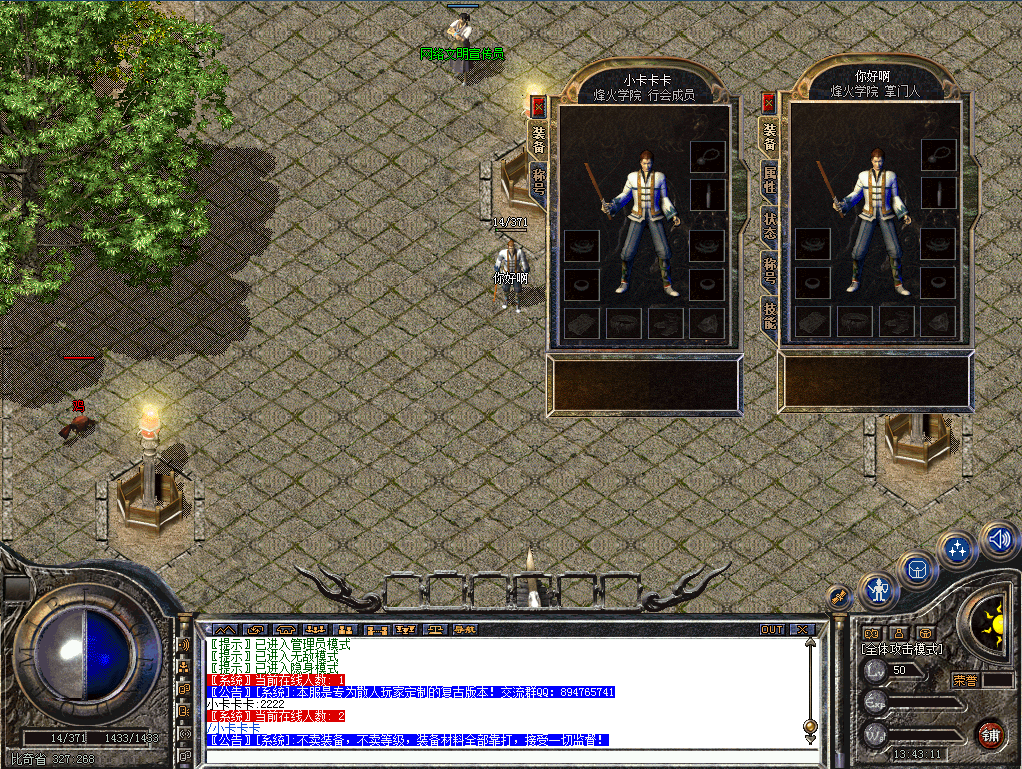Viewport: 1022px width, 769px height.
Task: Open the red 铺 shop button
Action: point(990,733)
